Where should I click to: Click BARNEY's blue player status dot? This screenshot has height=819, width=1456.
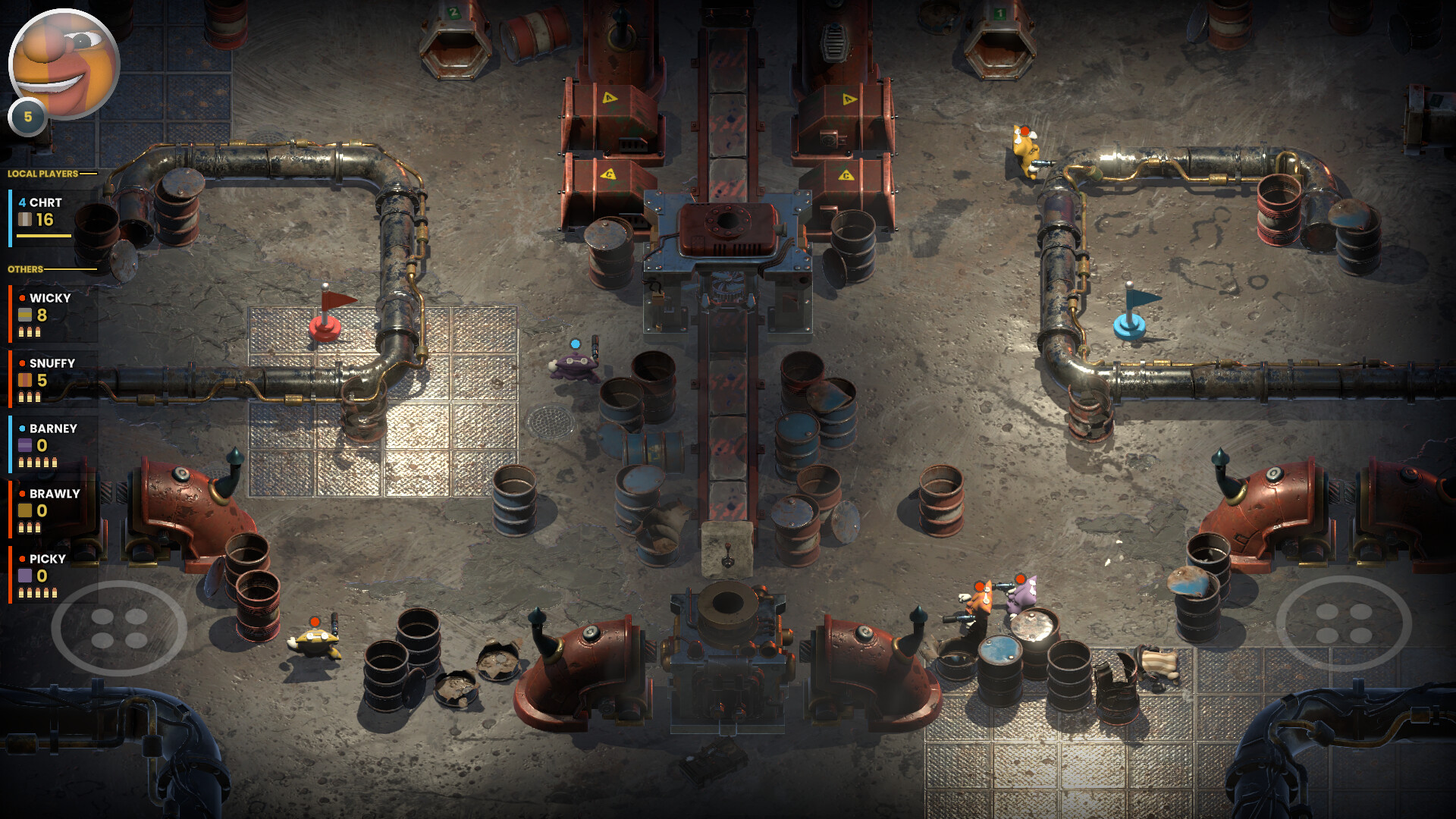(21, 428)
